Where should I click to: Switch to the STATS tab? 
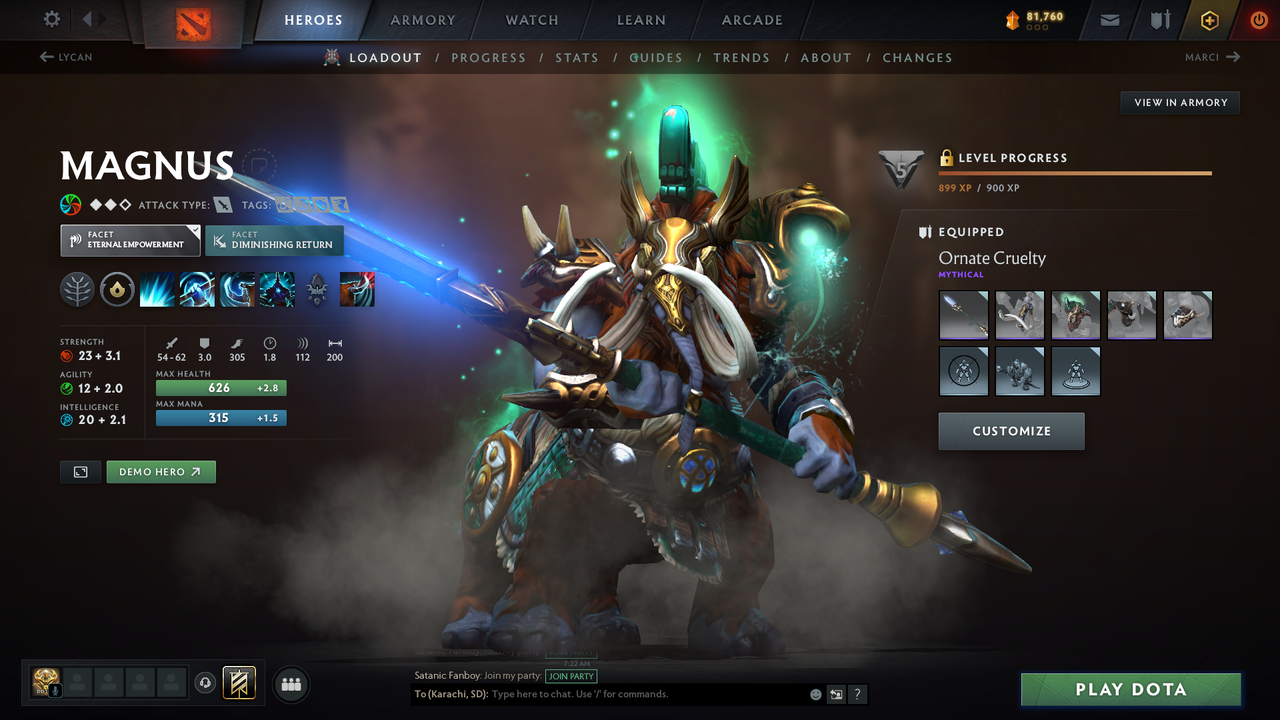click(577, 57)
